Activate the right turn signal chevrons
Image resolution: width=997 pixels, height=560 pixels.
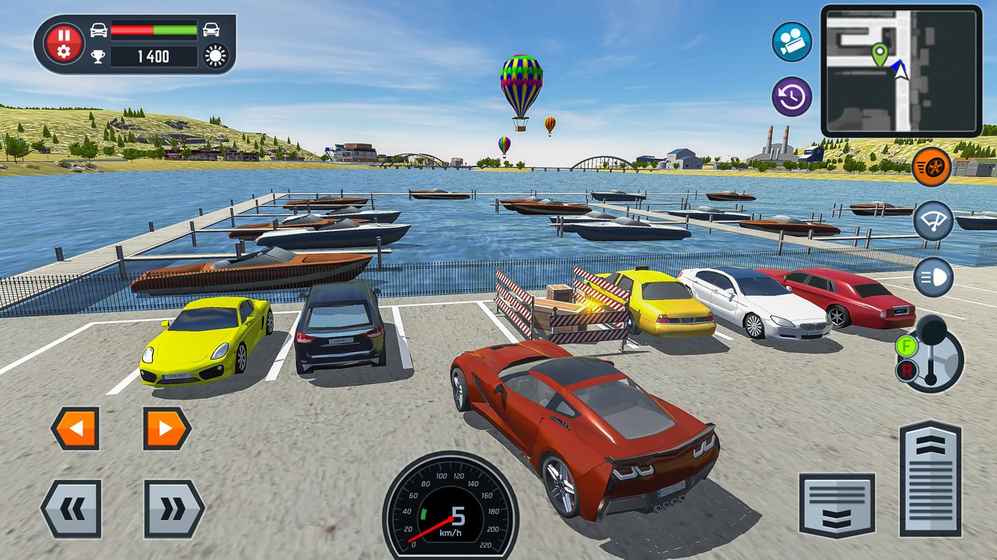[173, 509]
